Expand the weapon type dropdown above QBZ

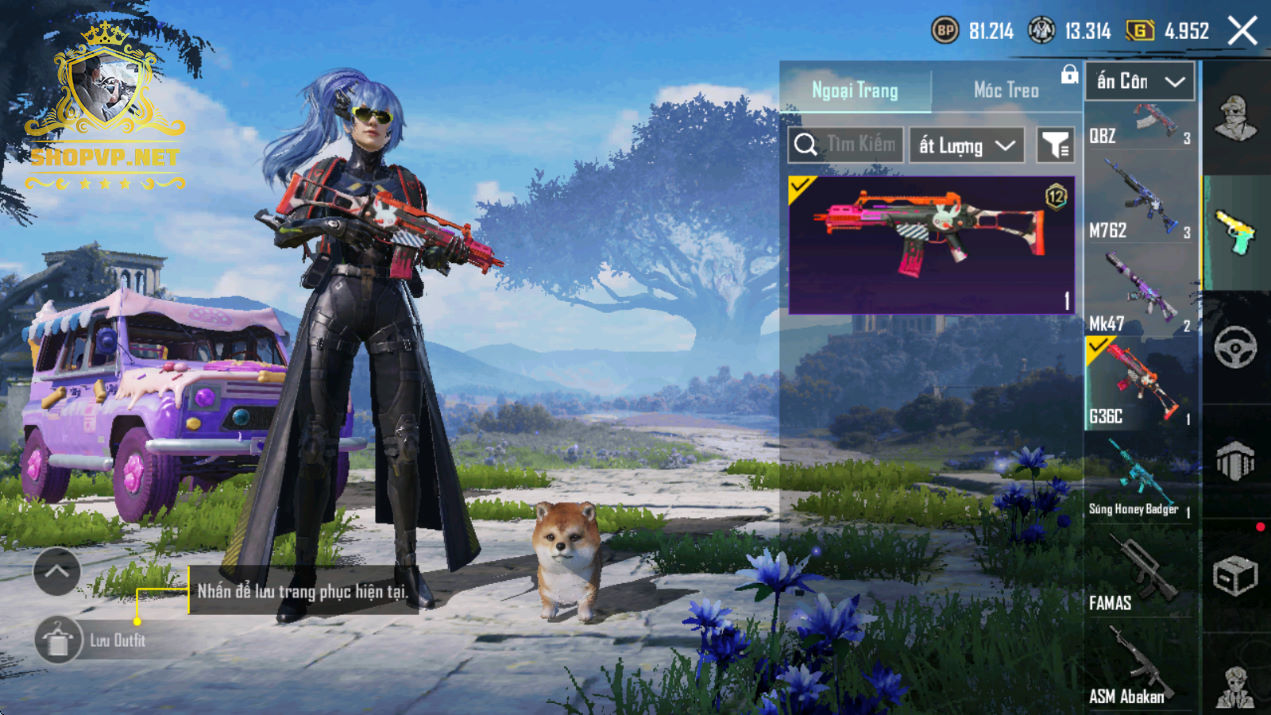tap(1140, 81)
